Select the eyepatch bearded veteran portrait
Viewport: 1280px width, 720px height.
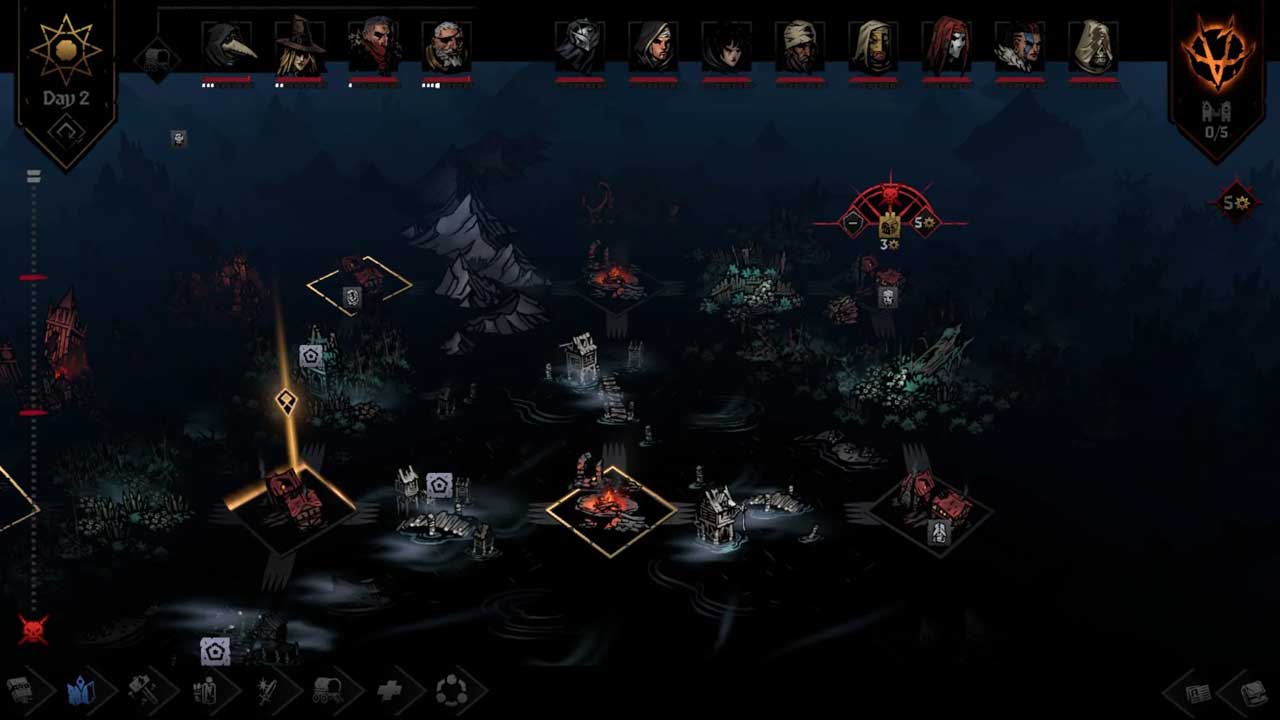coord(446,45)
